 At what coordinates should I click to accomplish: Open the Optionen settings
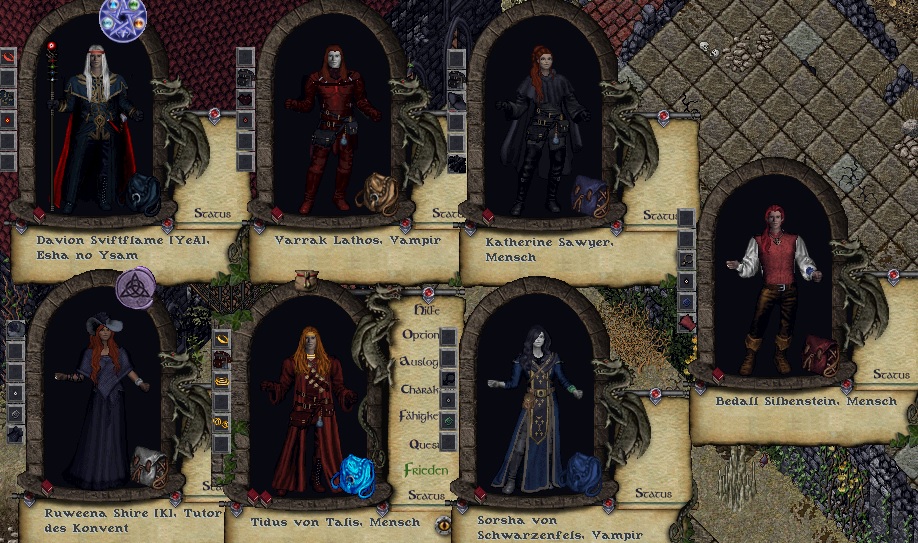(x=421, y=335)
